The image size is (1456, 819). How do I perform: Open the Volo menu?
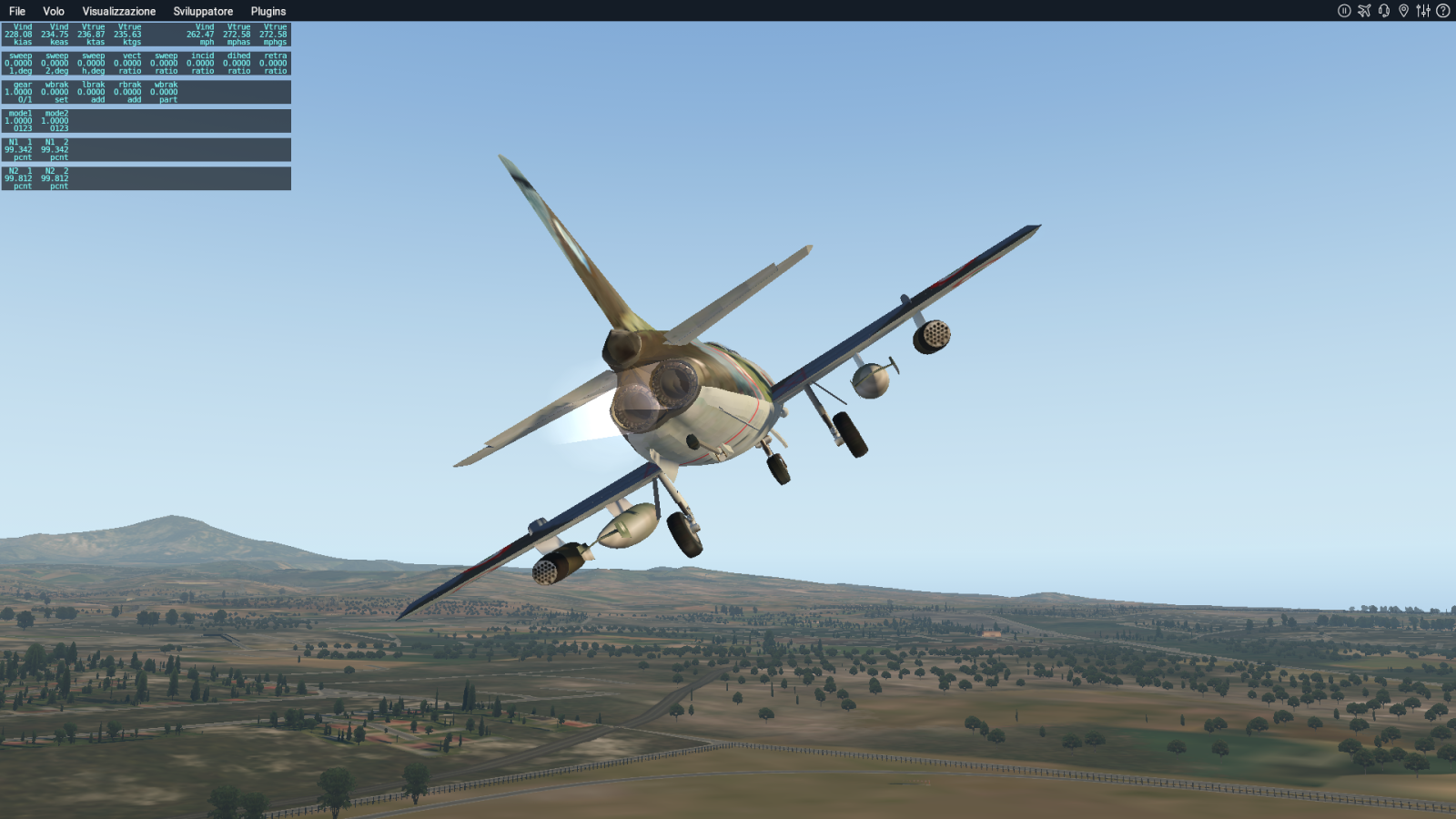click(54, 11)
